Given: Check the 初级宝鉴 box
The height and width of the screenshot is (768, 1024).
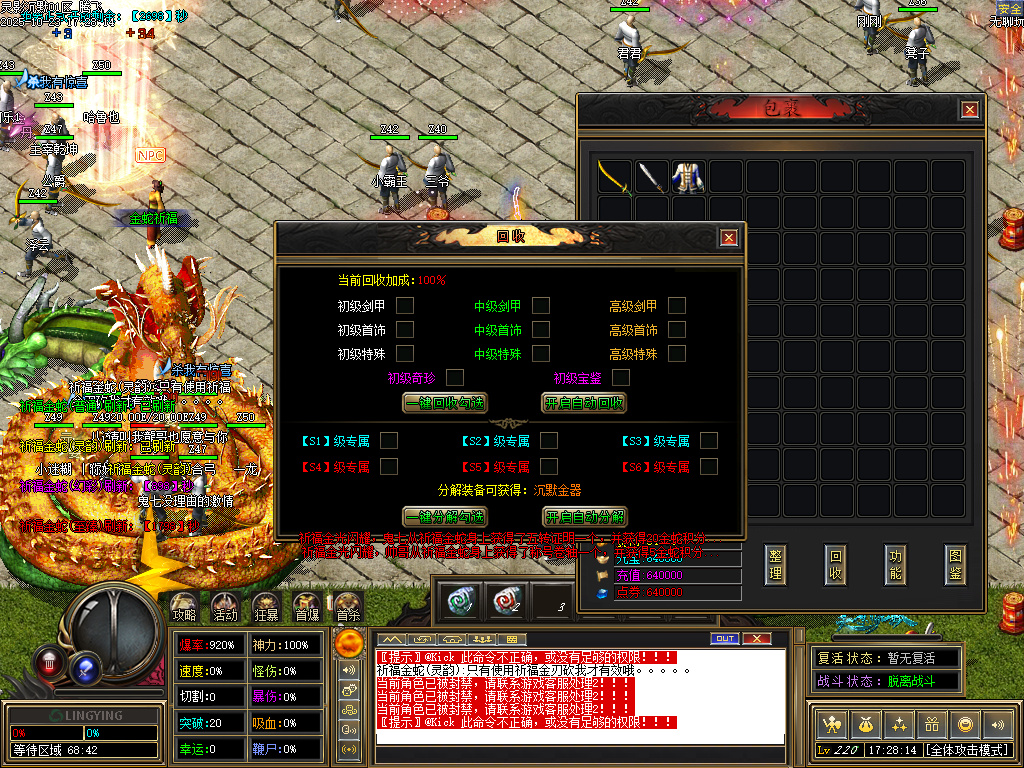Looking at the screenshot, I should pyautogui.click(x=621, y=377).
